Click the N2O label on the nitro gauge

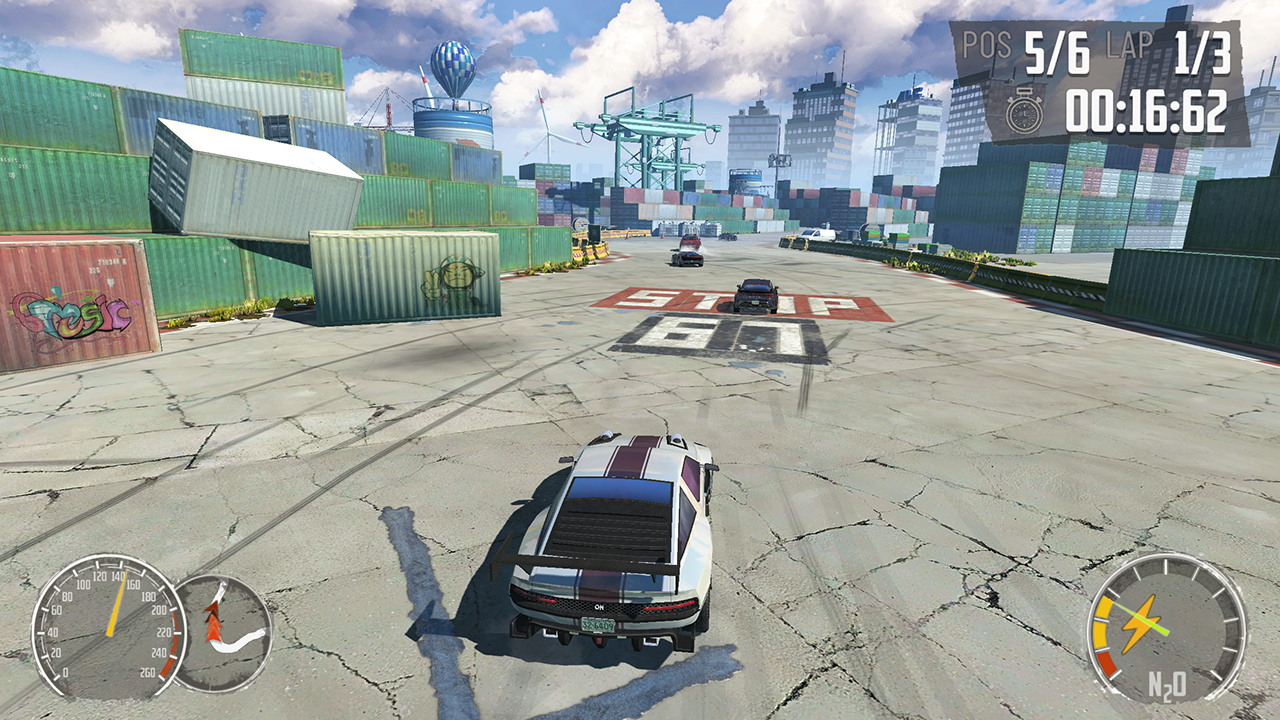(1167, 683)
